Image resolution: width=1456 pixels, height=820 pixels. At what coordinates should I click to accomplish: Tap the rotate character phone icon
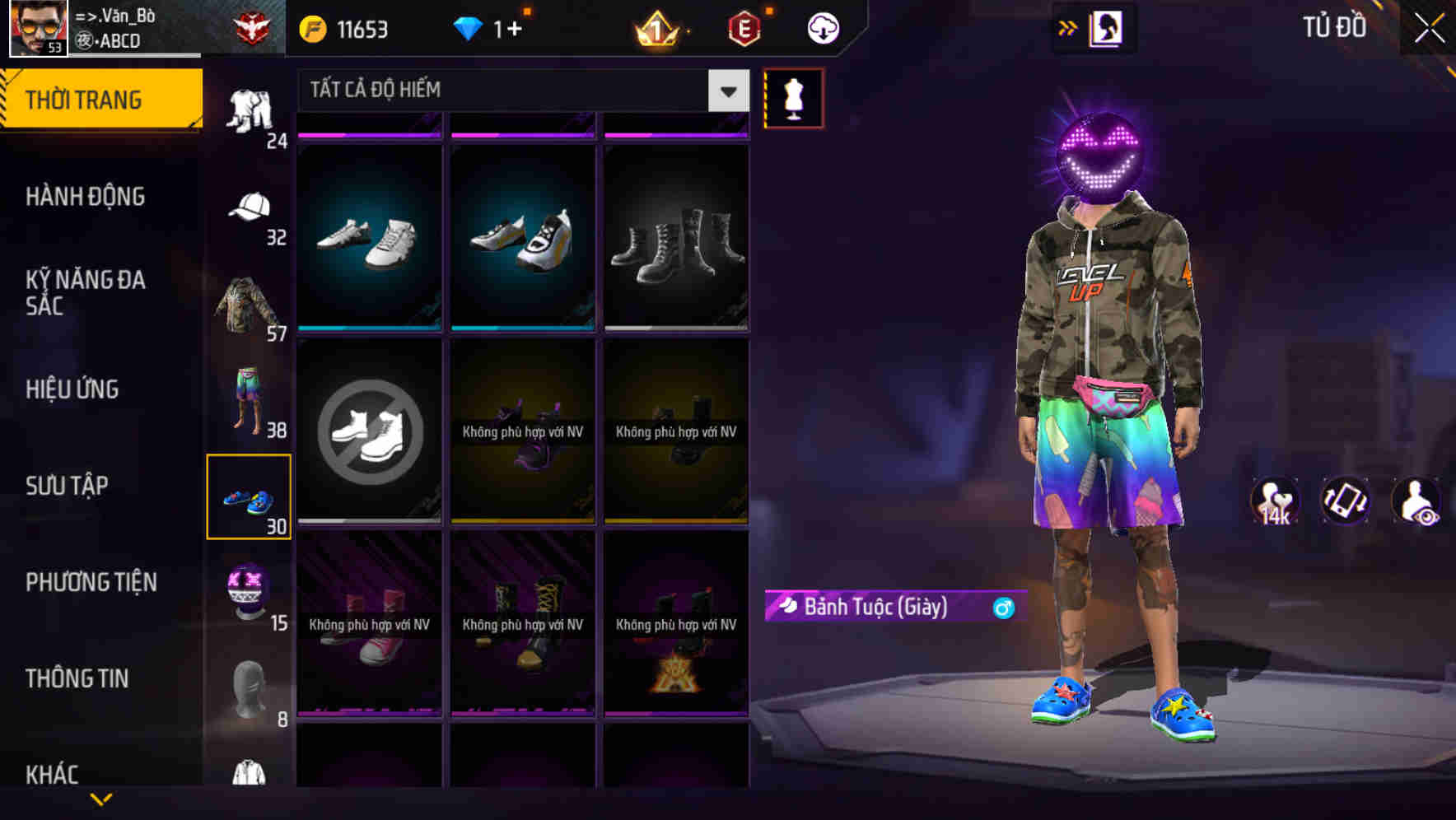click(x=1347, y=502)
